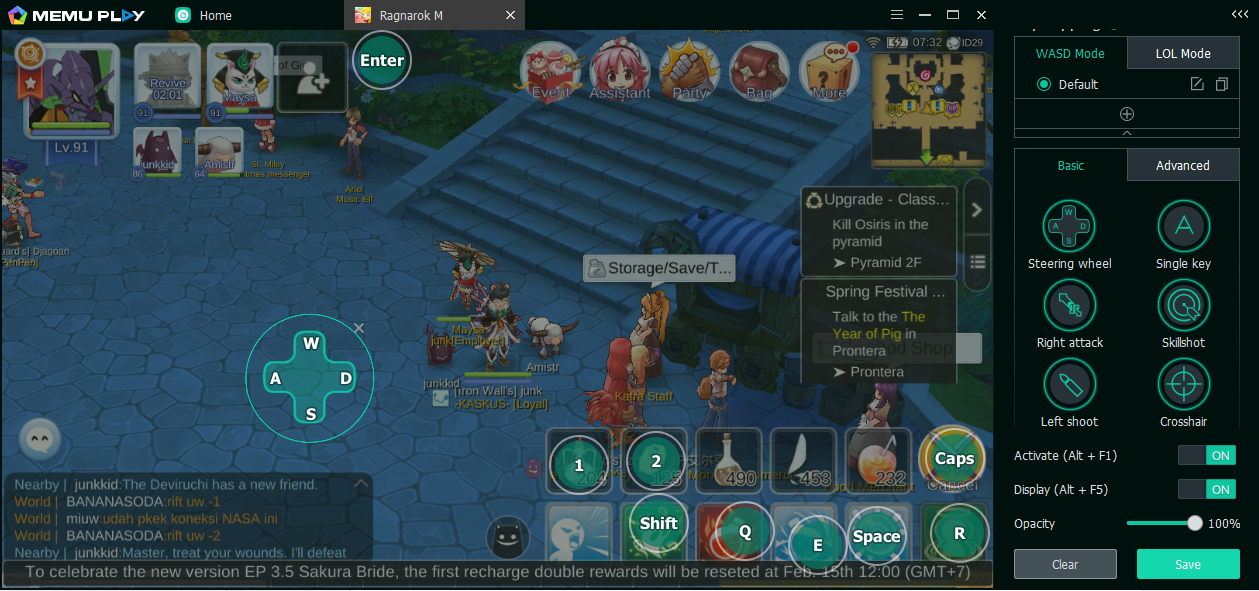Open the Event menu icon
Screen dimensions: 1259x591
551,70
